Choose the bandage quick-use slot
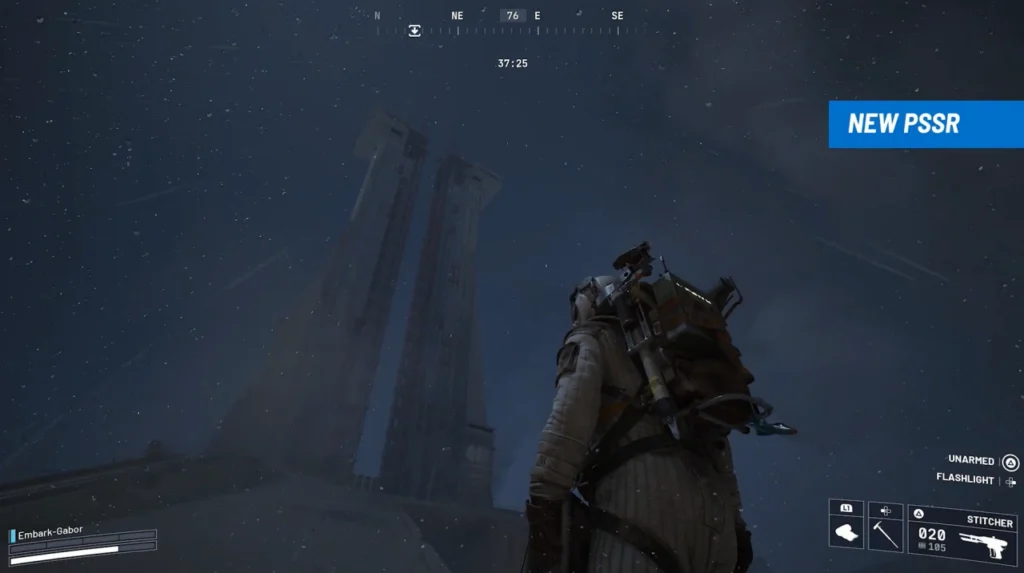1024x573 pixels. 846,527
